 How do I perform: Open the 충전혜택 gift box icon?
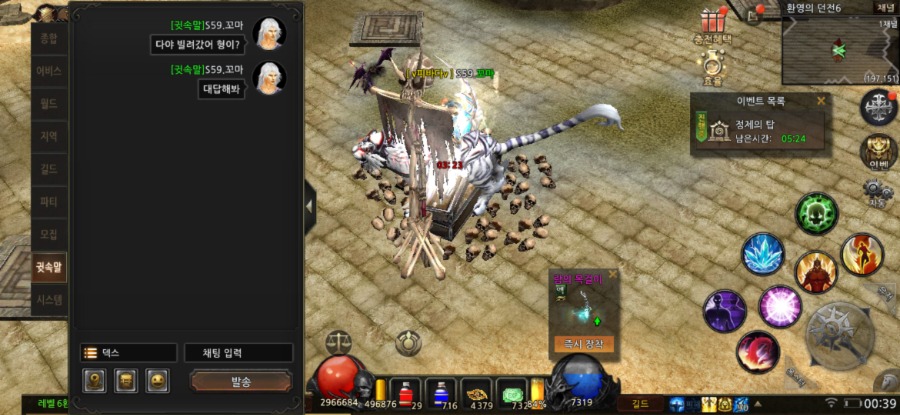713,22
